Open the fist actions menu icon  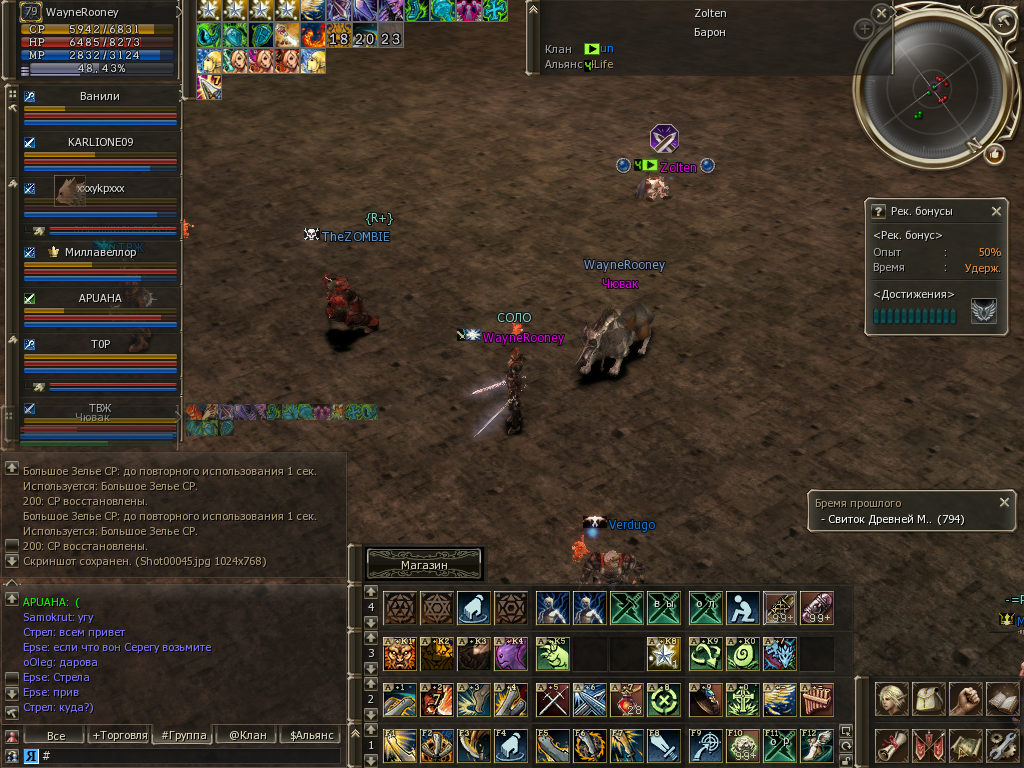[965, 698]
